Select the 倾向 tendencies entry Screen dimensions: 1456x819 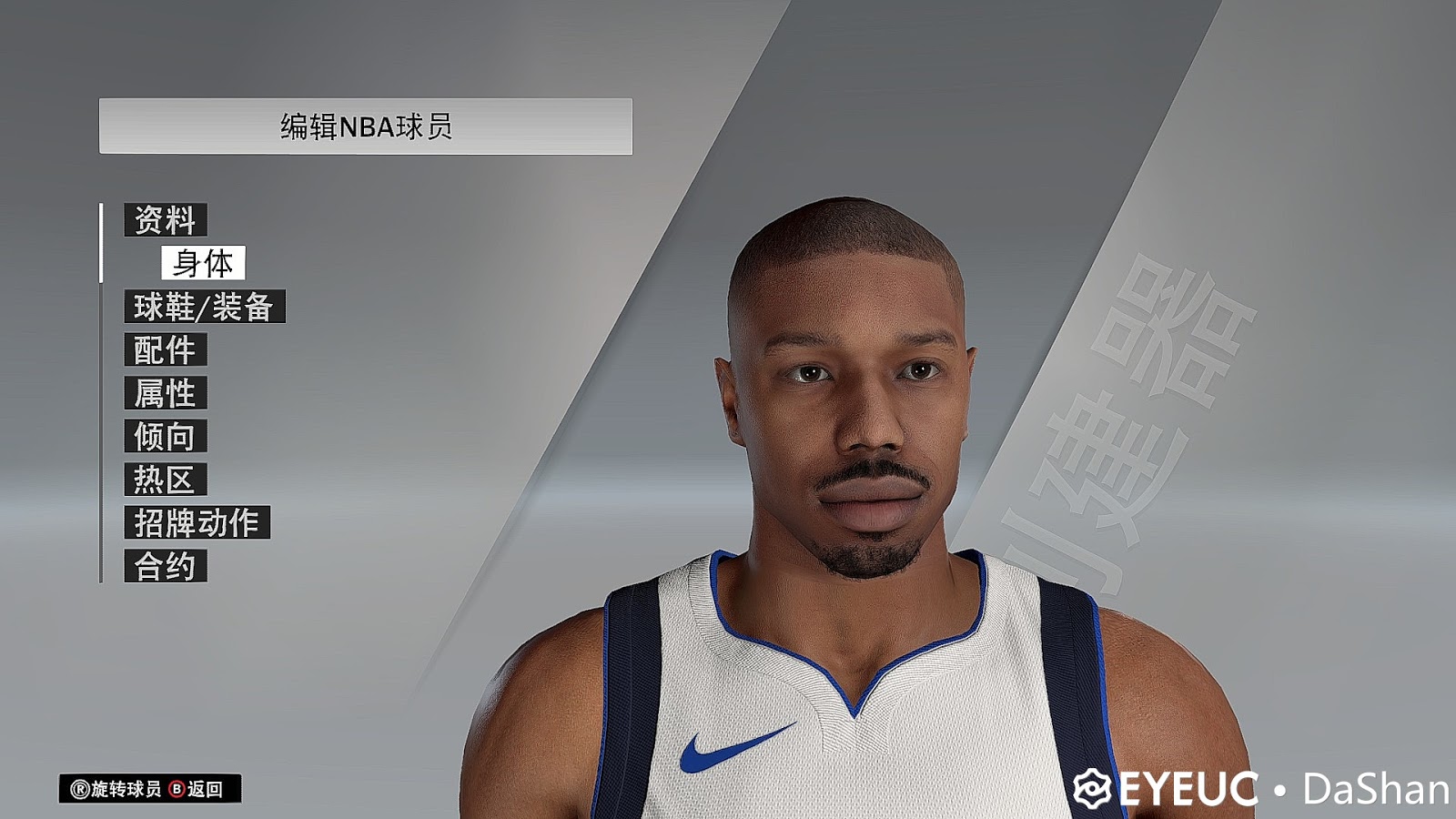[x=167, y=437]
